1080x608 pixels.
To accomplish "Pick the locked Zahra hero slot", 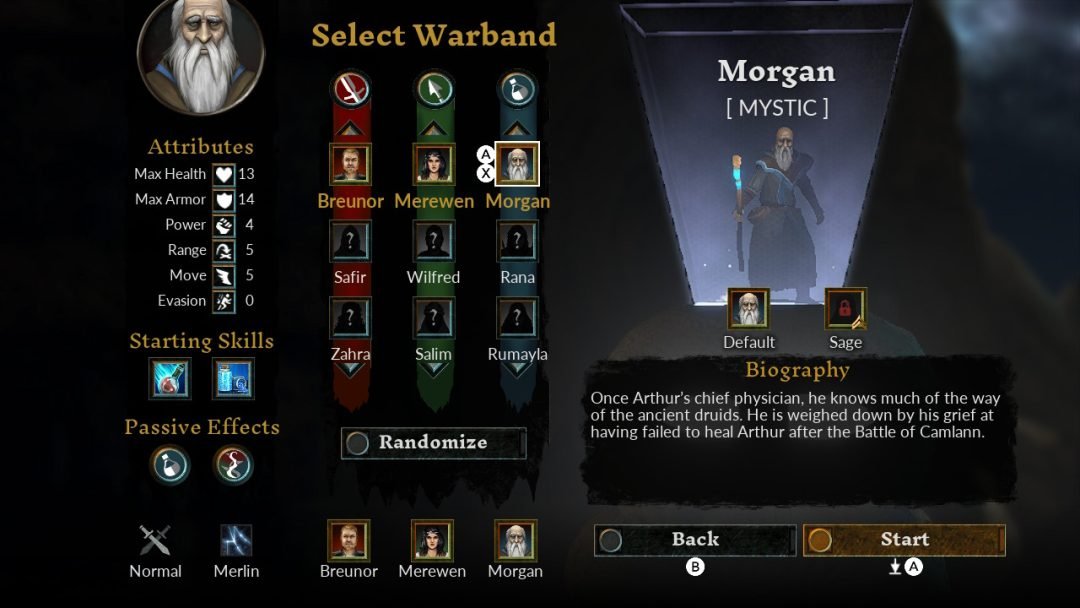I will (350, 318).
